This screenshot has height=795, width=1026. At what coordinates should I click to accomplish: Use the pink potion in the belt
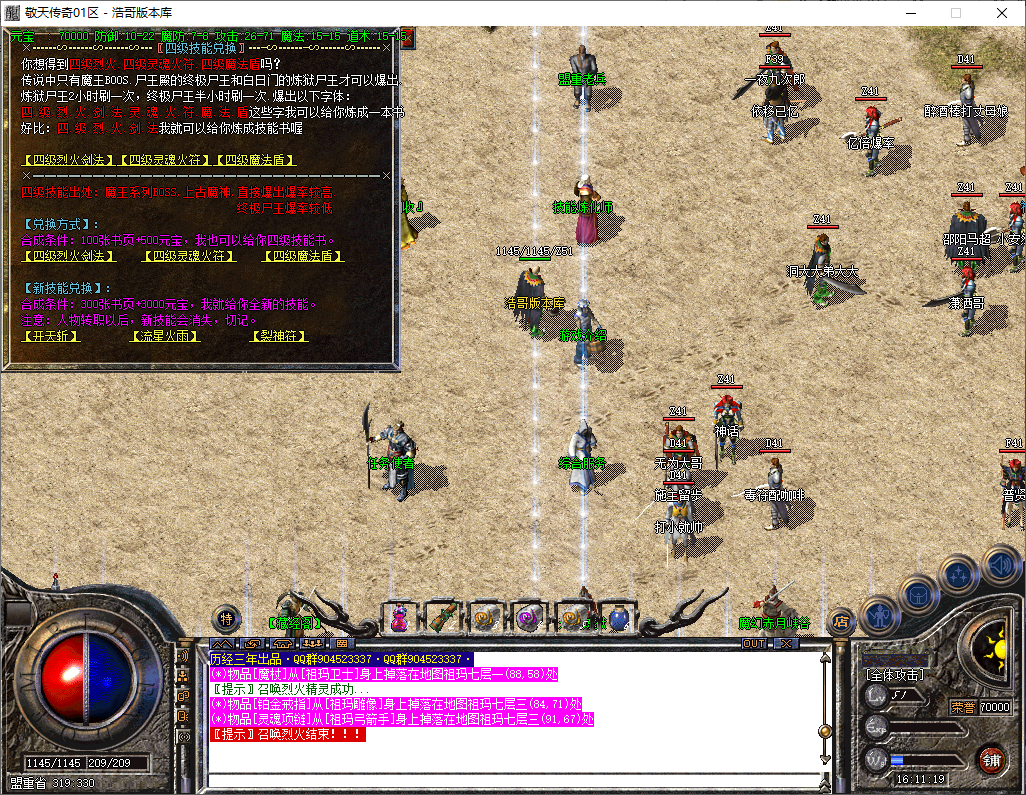[399, 618]
